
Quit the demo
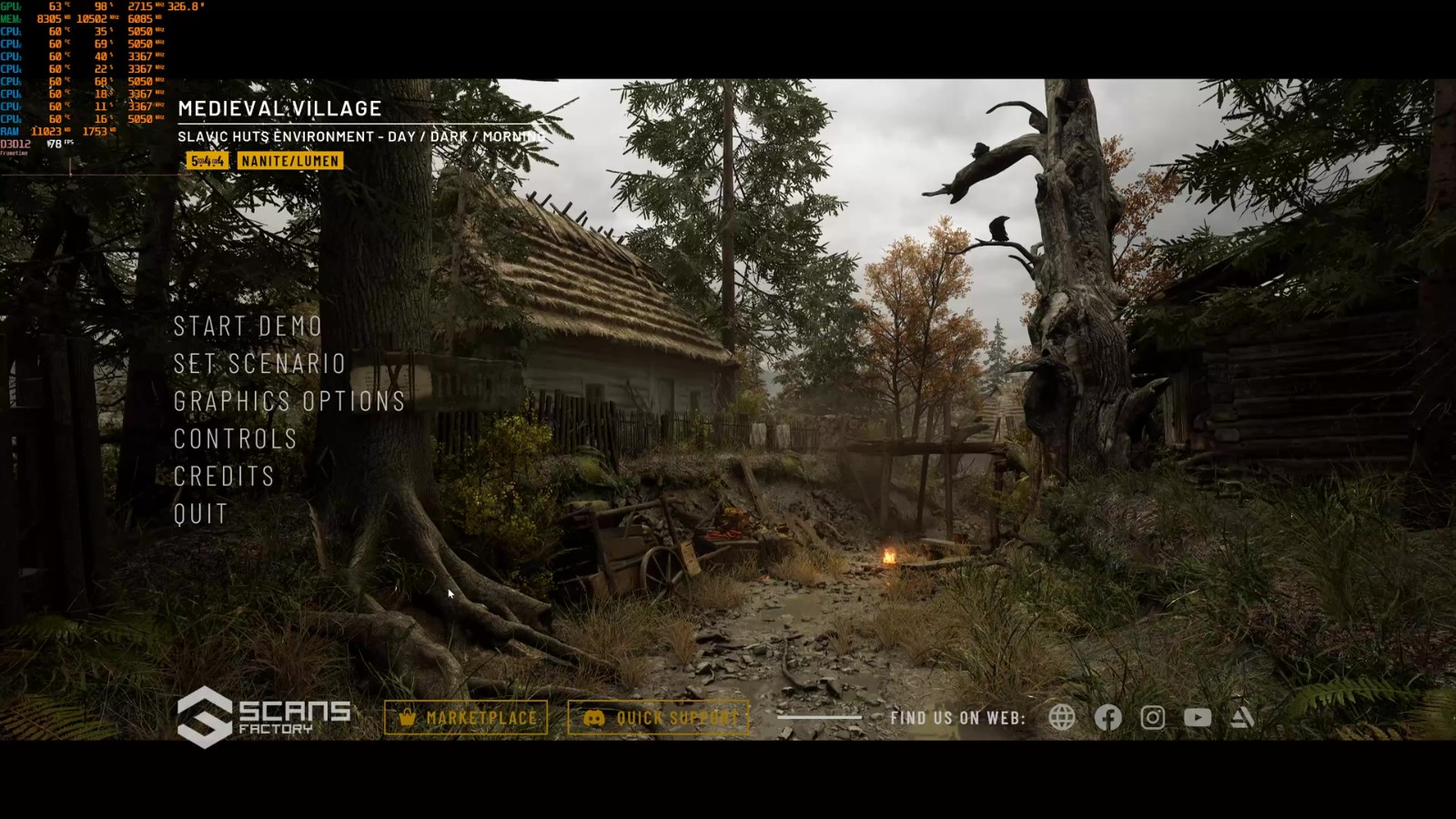coord(201,514)
